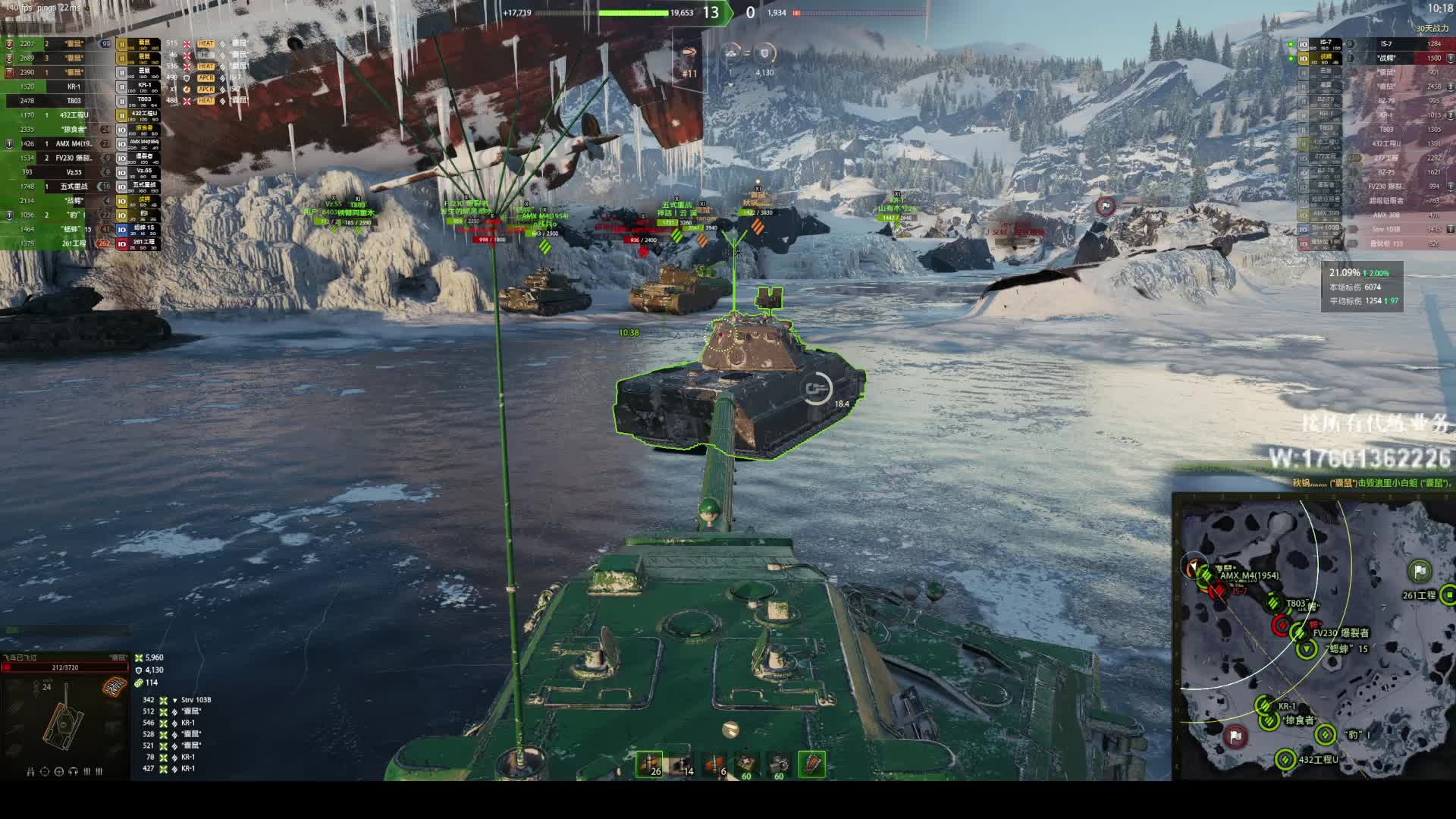Choose the Vz.55 player row in team list
The height and width of the screenshot is (819, 1456).
pos(74,172)
